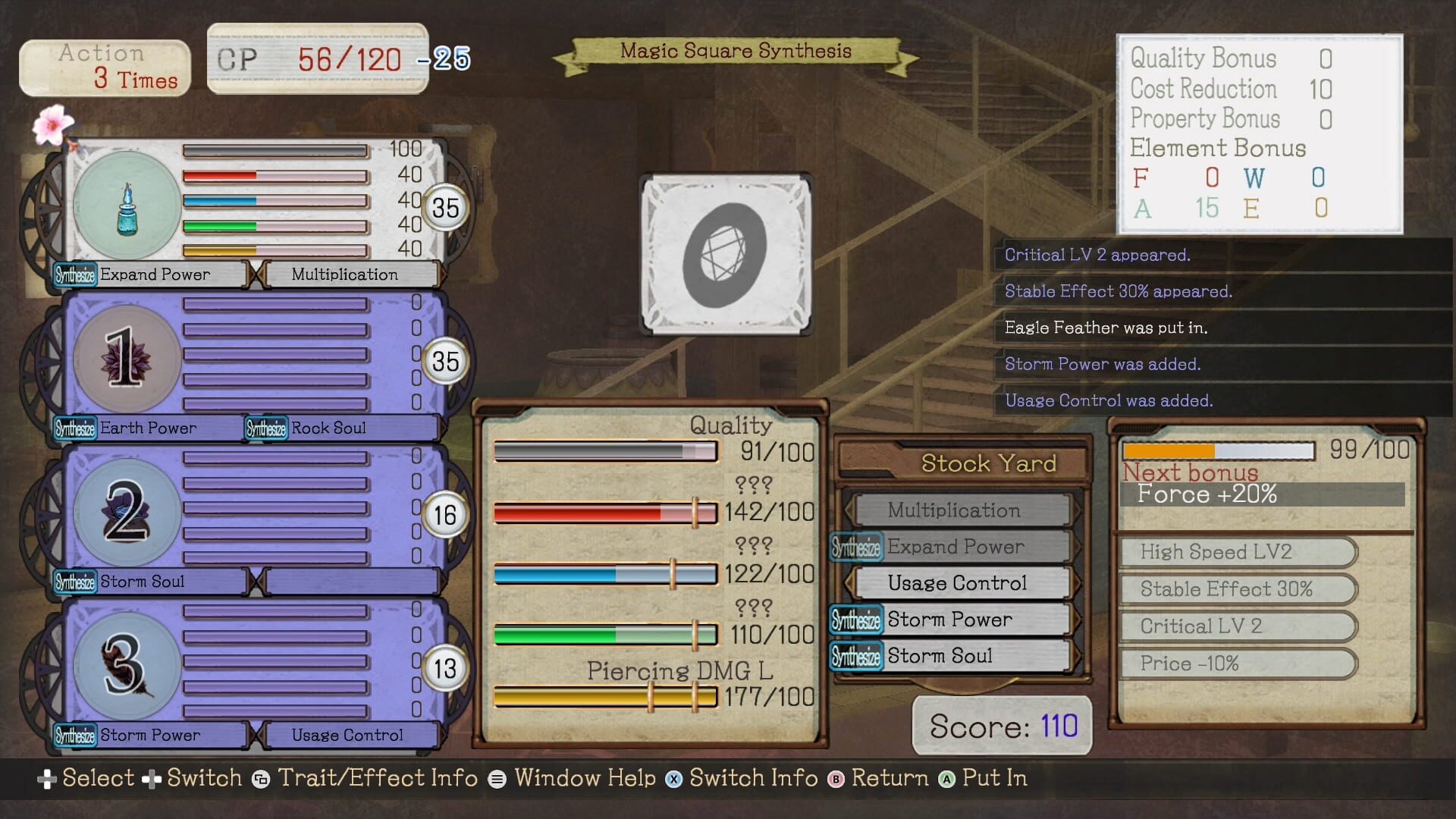Image resolution: width=1456 pixels, height=819 pixels.
Task: Click the Synthesize tag on Expand Power
Action: [76, 275]
